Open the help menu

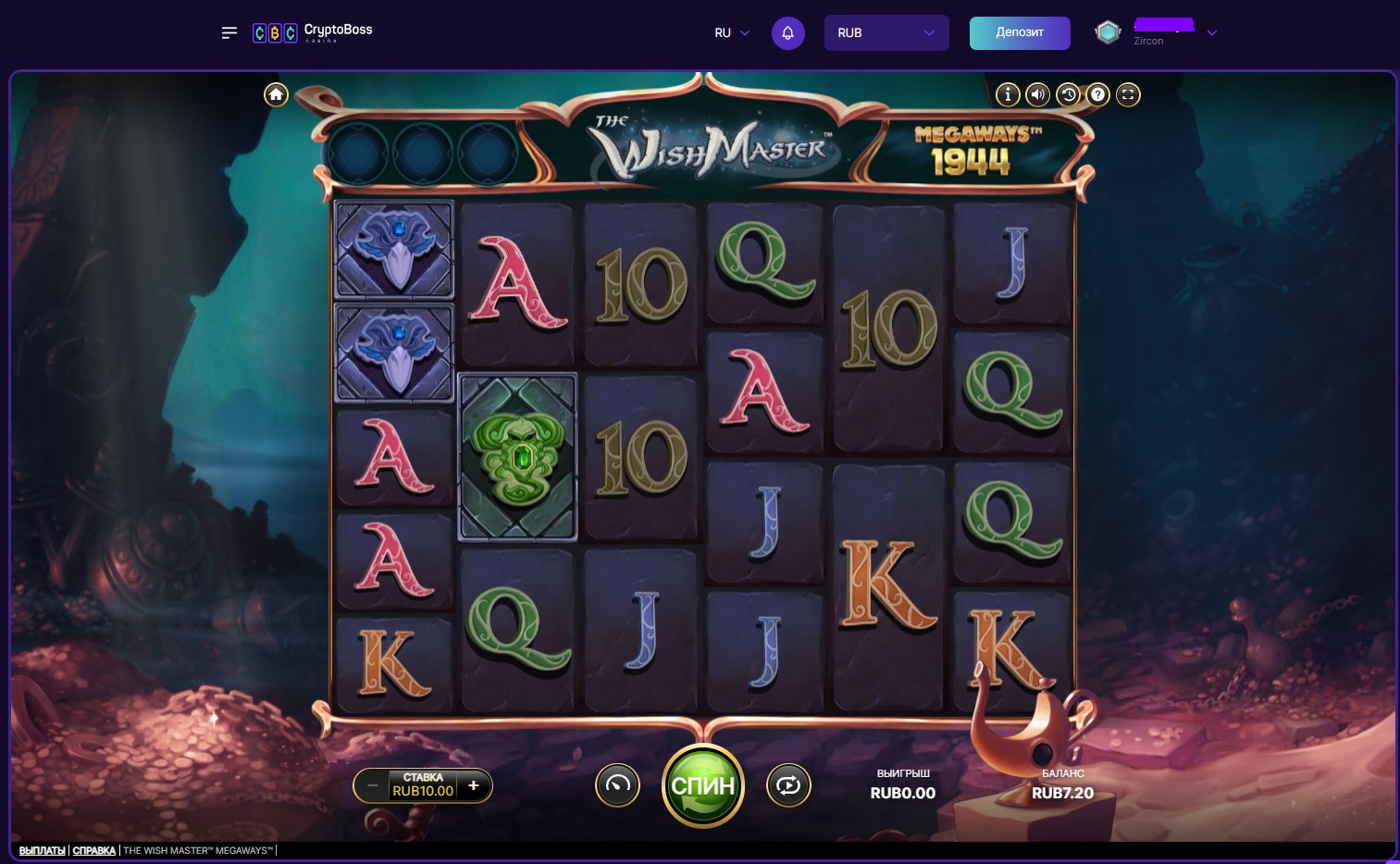[1098, 94]
